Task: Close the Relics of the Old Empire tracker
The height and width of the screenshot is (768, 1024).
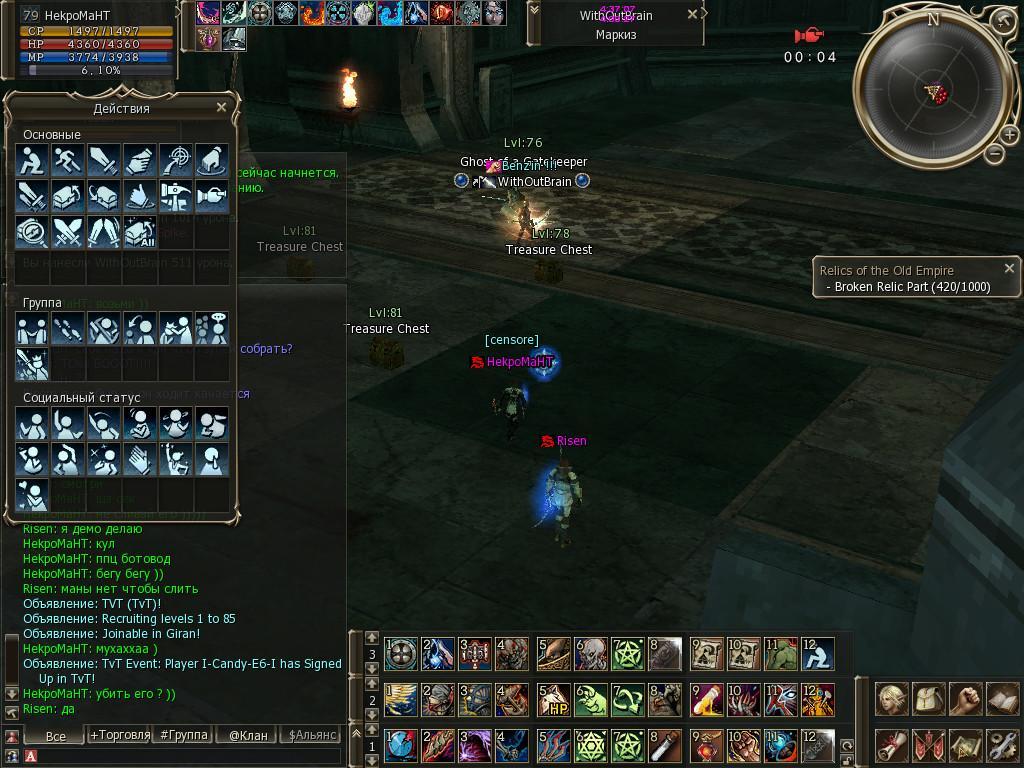Action: pyautogui.click(x=1009, y=268)
